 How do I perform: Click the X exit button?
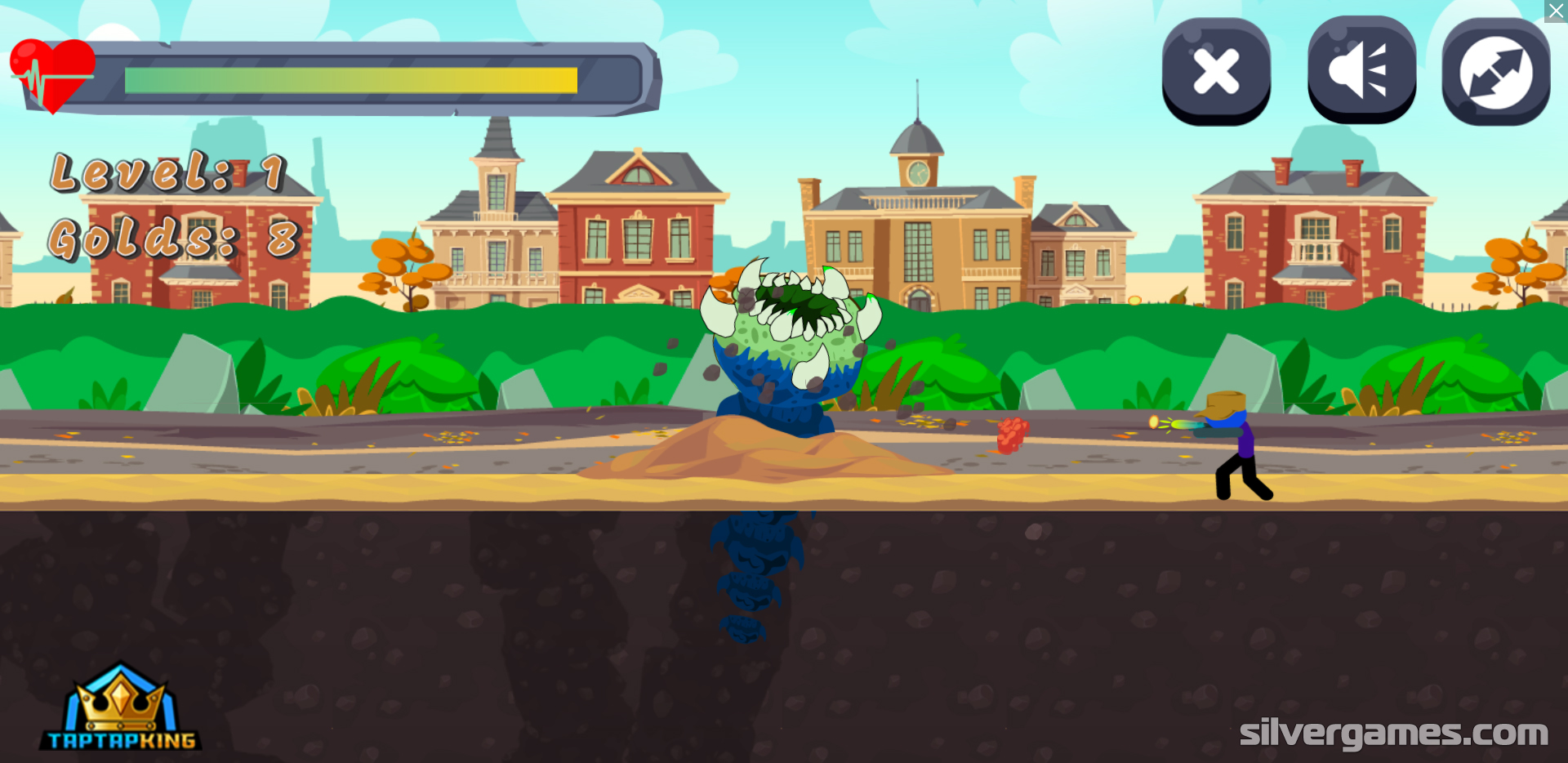(1216, 71)
